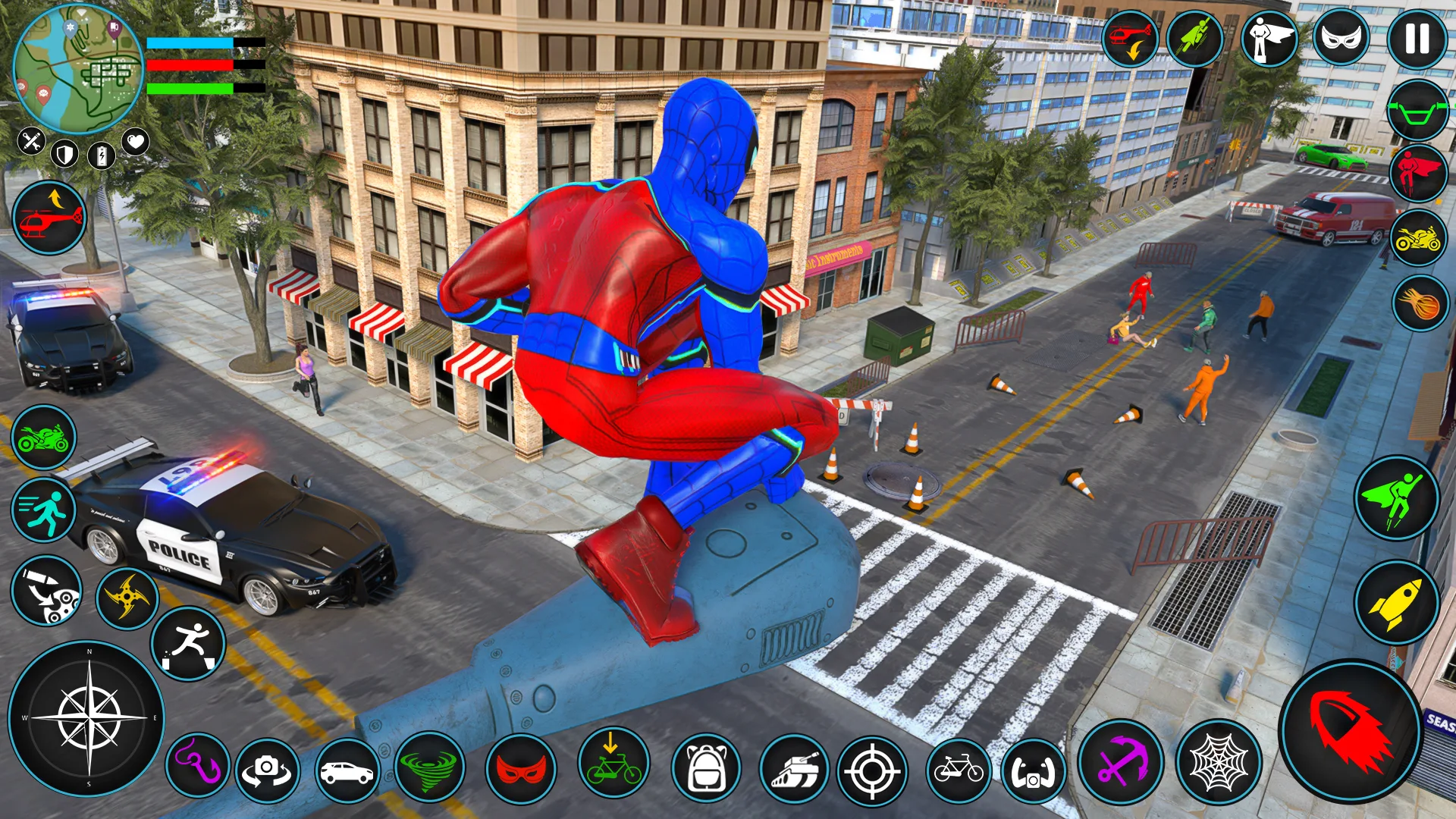
Task: Shoot the spider web
Action: coord(1219,761)
